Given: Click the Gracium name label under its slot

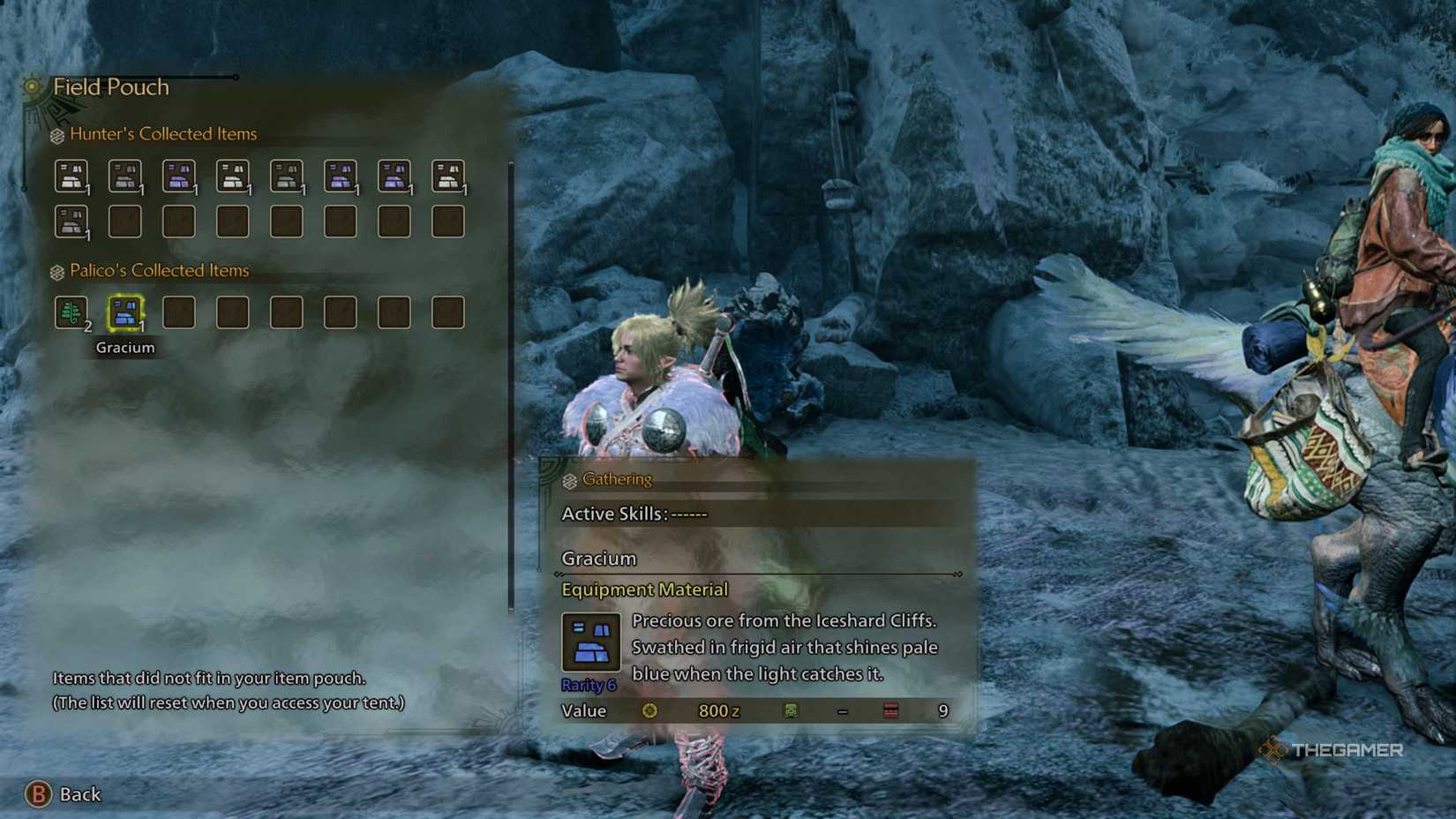Looking at the screenshot, I should [125, 347].
